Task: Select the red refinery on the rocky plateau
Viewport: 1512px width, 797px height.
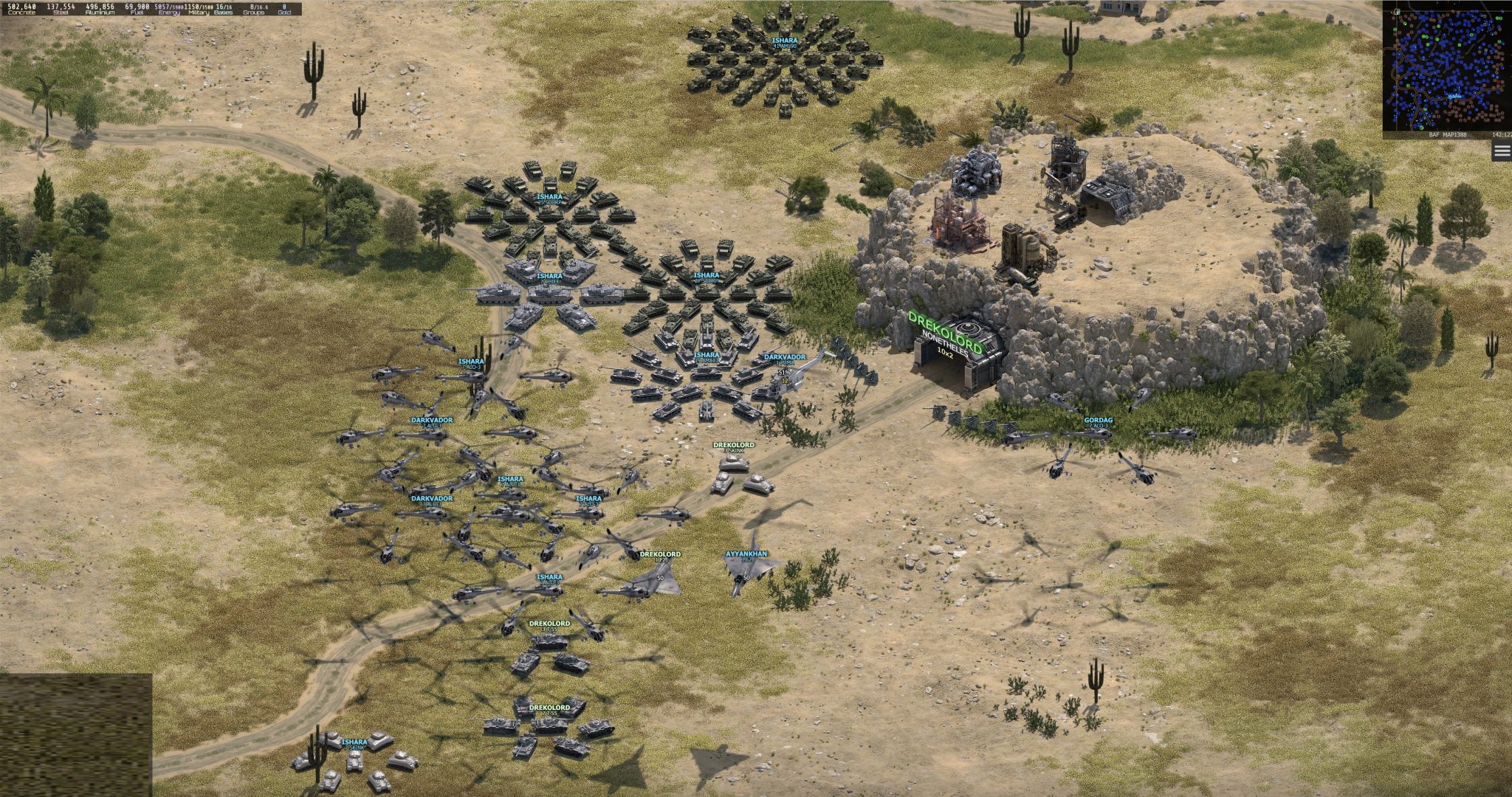Action: click(961, 218)
